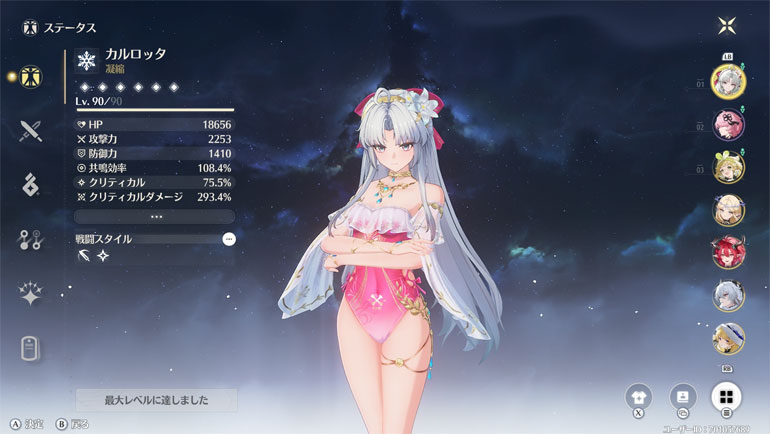
Task: Click the portrait card button beside the shirt icon
Action: pyautogui.click(x=683, y=396)
